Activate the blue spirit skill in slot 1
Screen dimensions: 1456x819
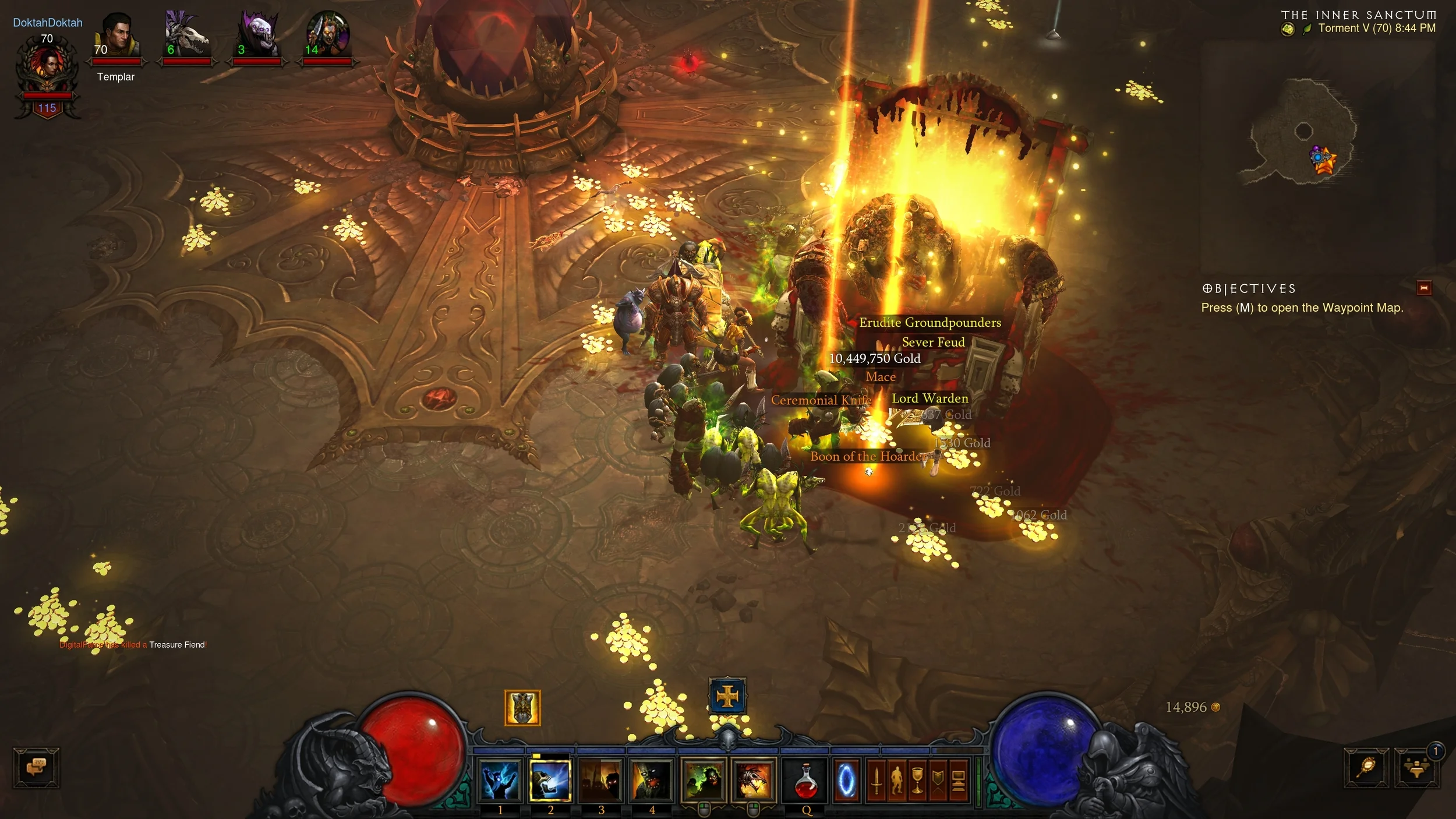[x=500, y=781]
